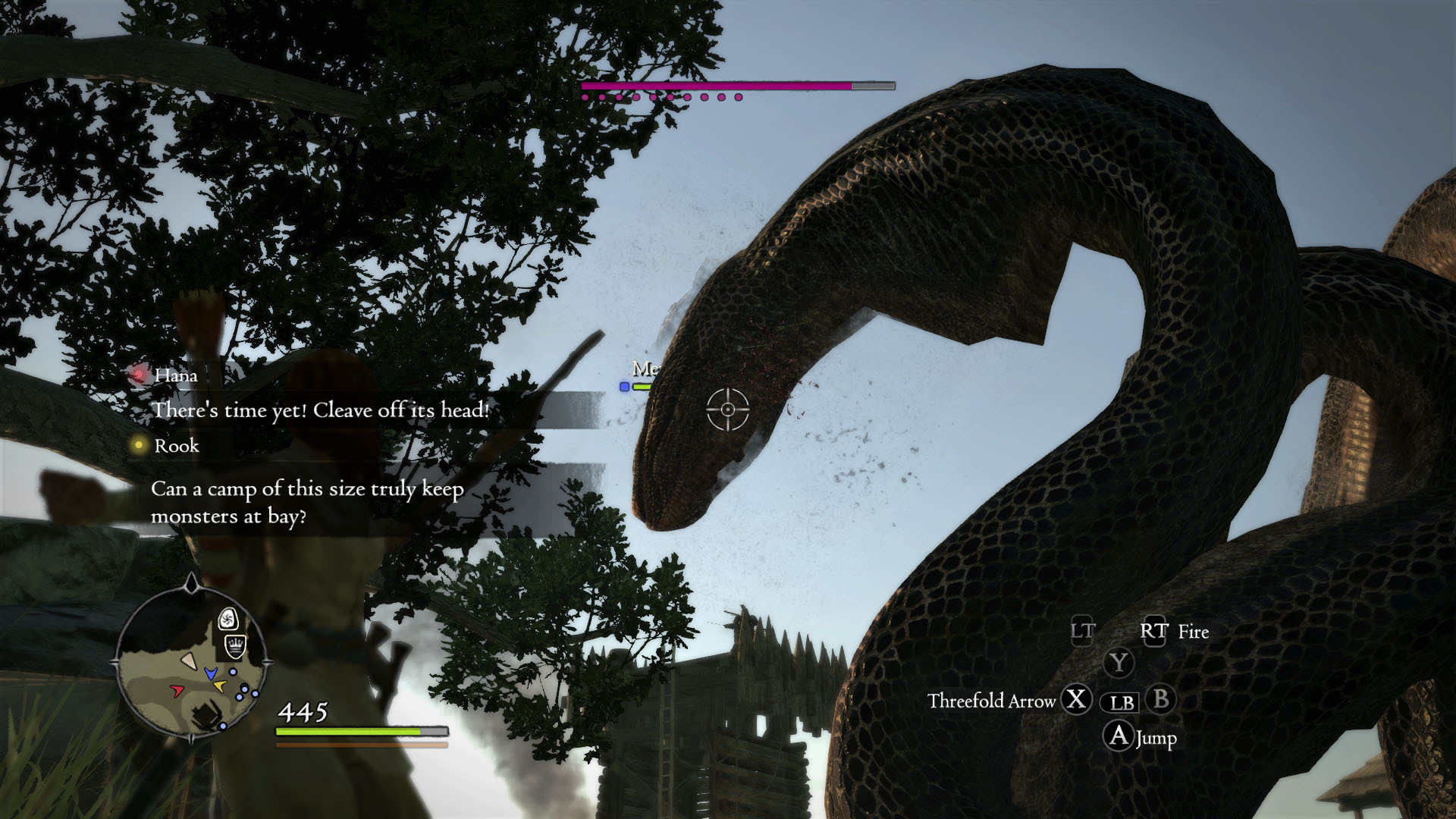
Task: Click the white player arrow on minimap
Action: [190, 662]
